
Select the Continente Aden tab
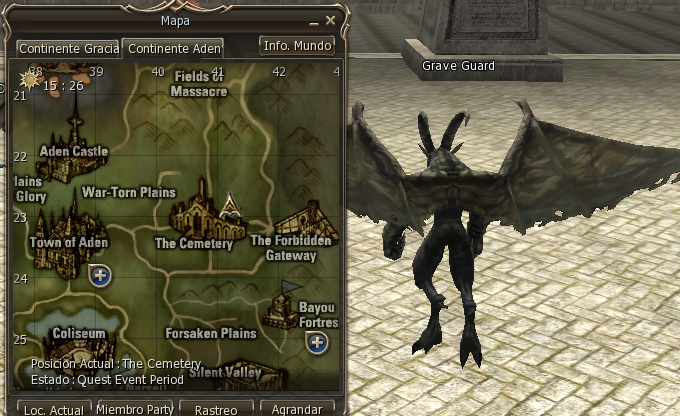pos(172,48)
